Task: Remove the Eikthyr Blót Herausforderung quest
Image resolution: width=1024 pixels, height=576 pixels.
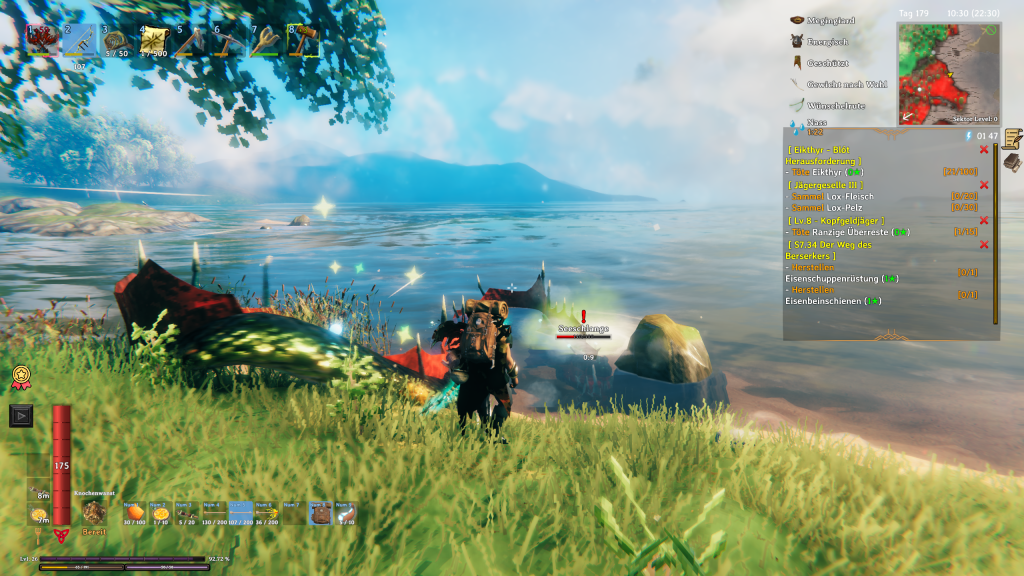Action: pos(984,149)
